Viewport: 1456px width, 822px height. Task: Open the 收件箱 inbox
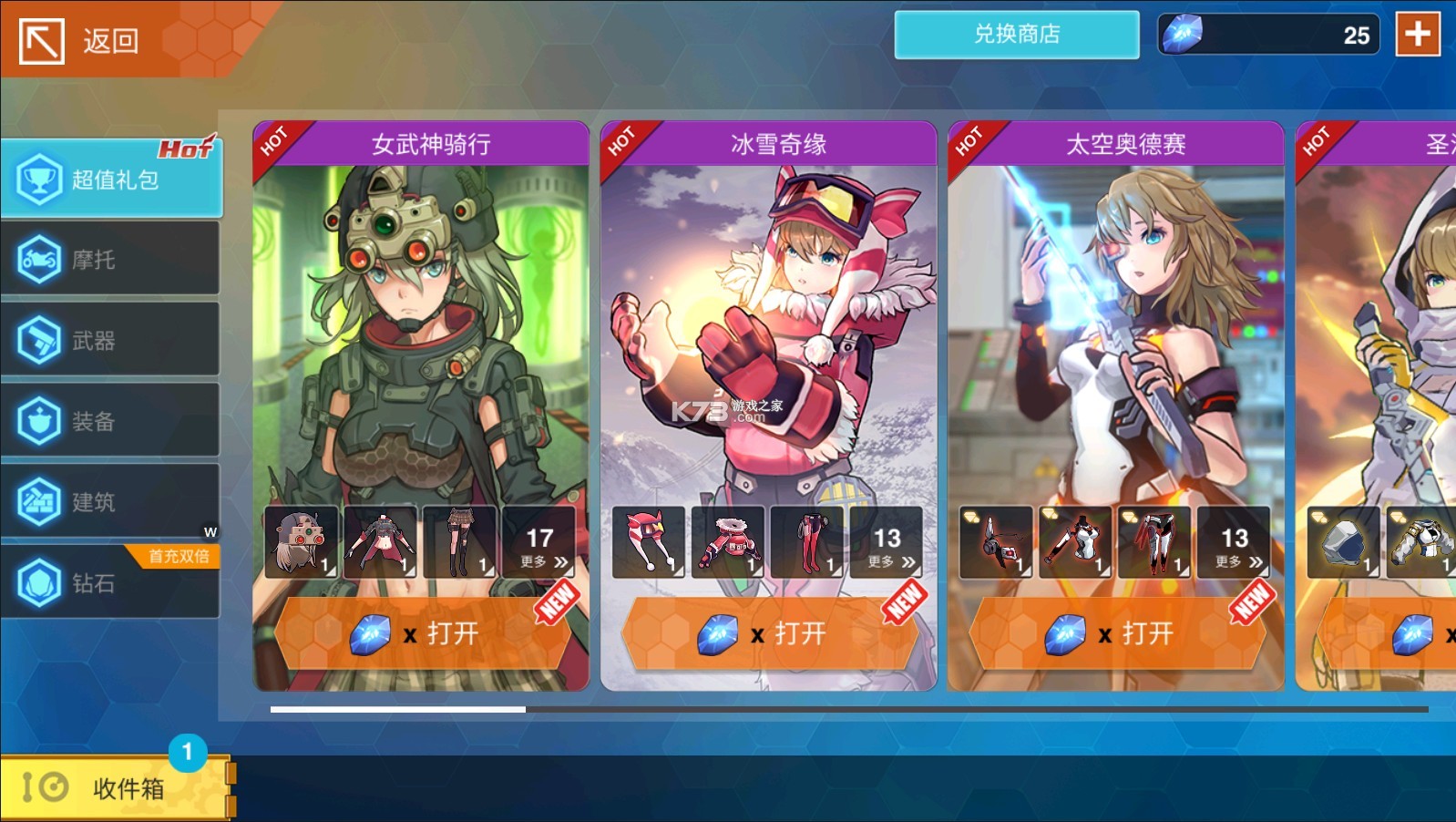[x=114, y=787]
